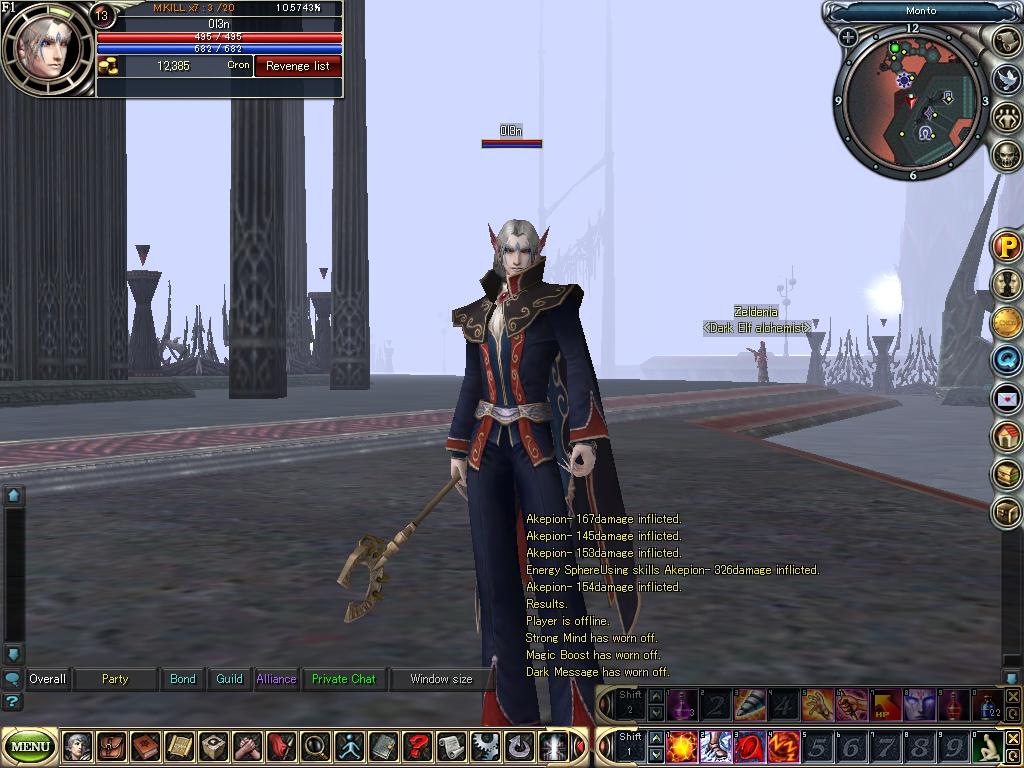Activate the HP arrow skill icon
Viewport: 1024px width, 768px height.
[x=885, y=705]
